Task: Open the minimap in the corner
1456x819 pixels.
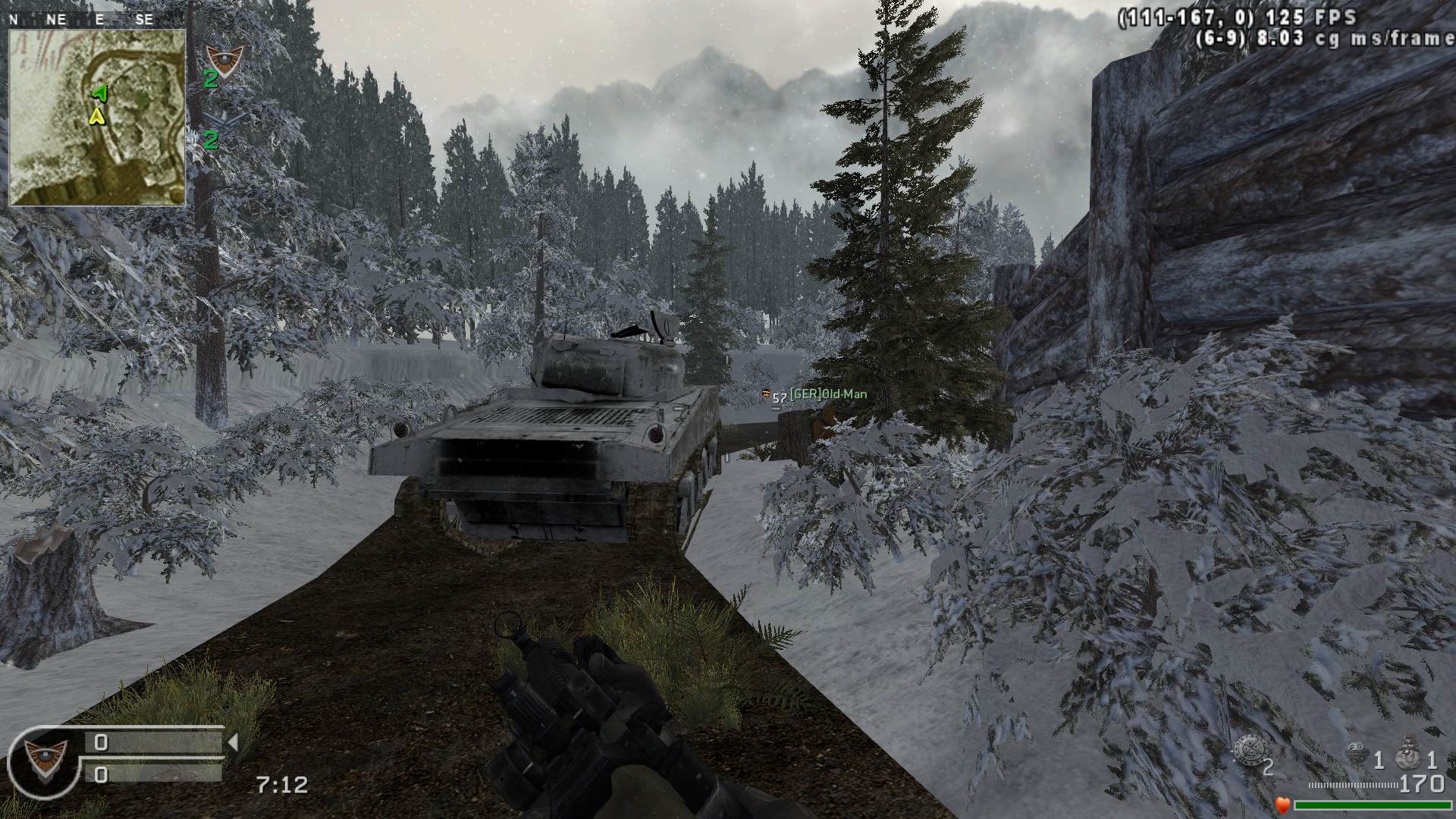Action: click(97, 117)
